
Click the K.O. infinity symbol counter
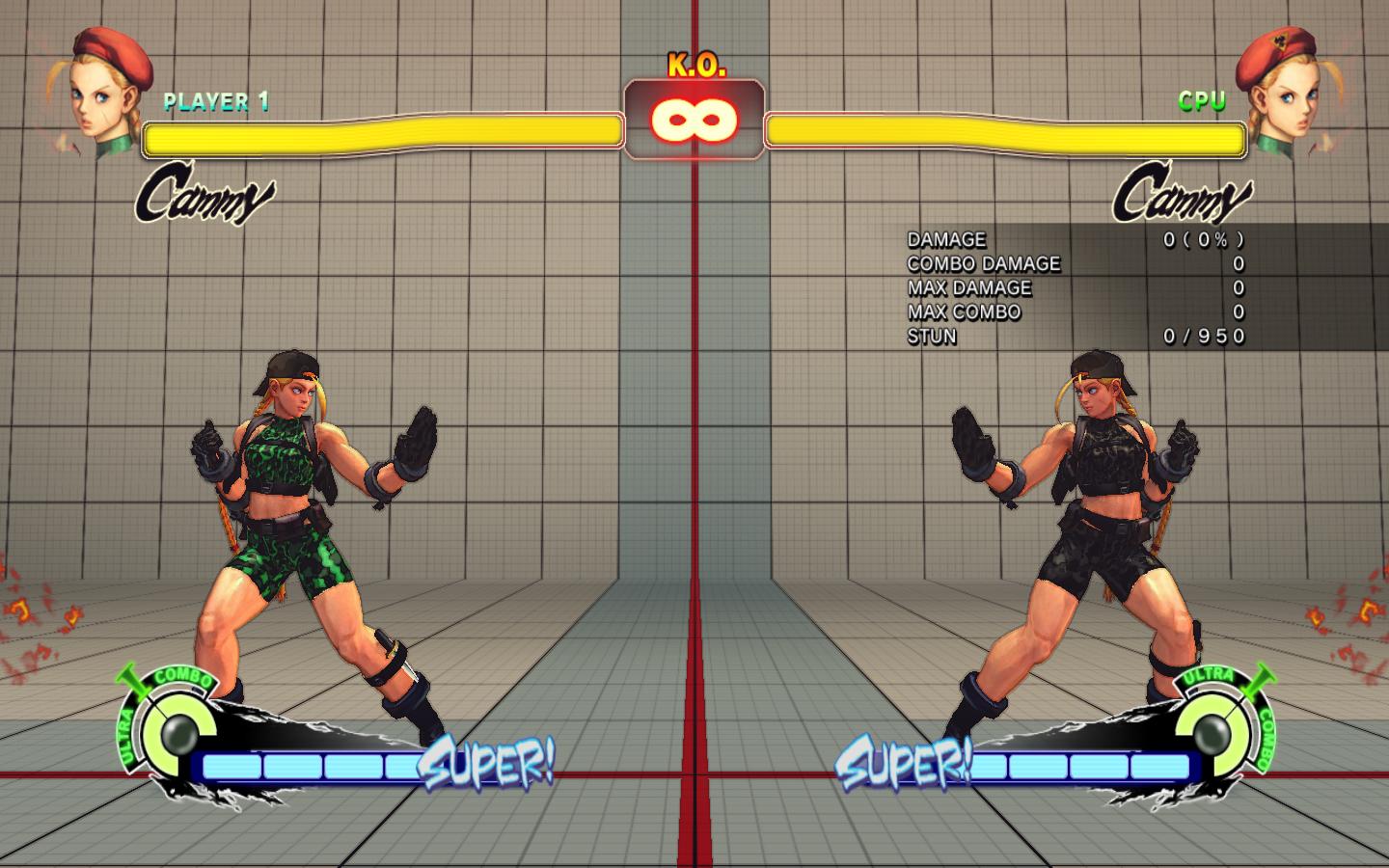694,120
